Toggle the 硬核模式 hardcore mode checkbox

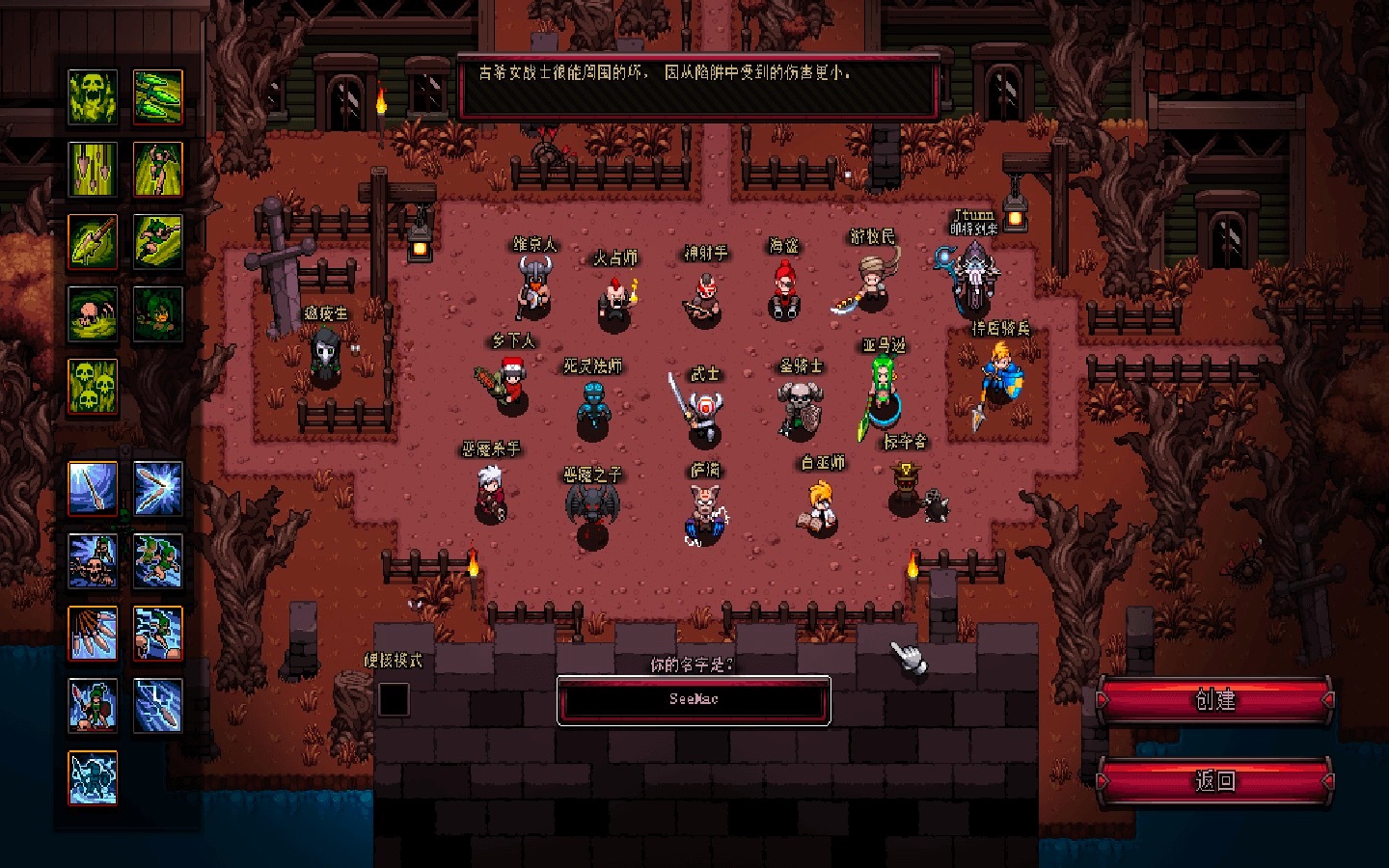pos(394,699)
